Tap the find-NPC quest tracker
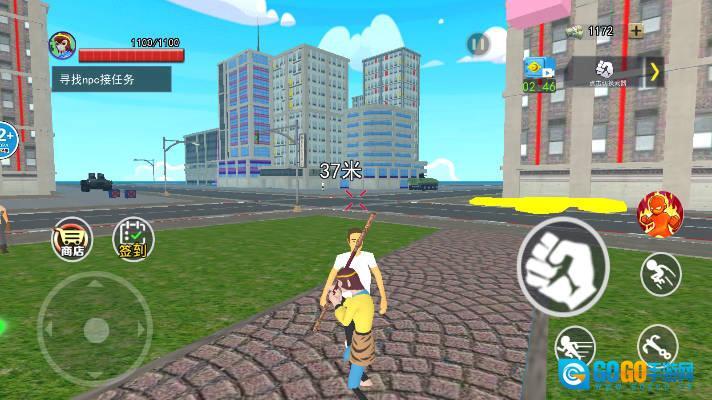This screenshot has height=400, width=712. [111, 79]
